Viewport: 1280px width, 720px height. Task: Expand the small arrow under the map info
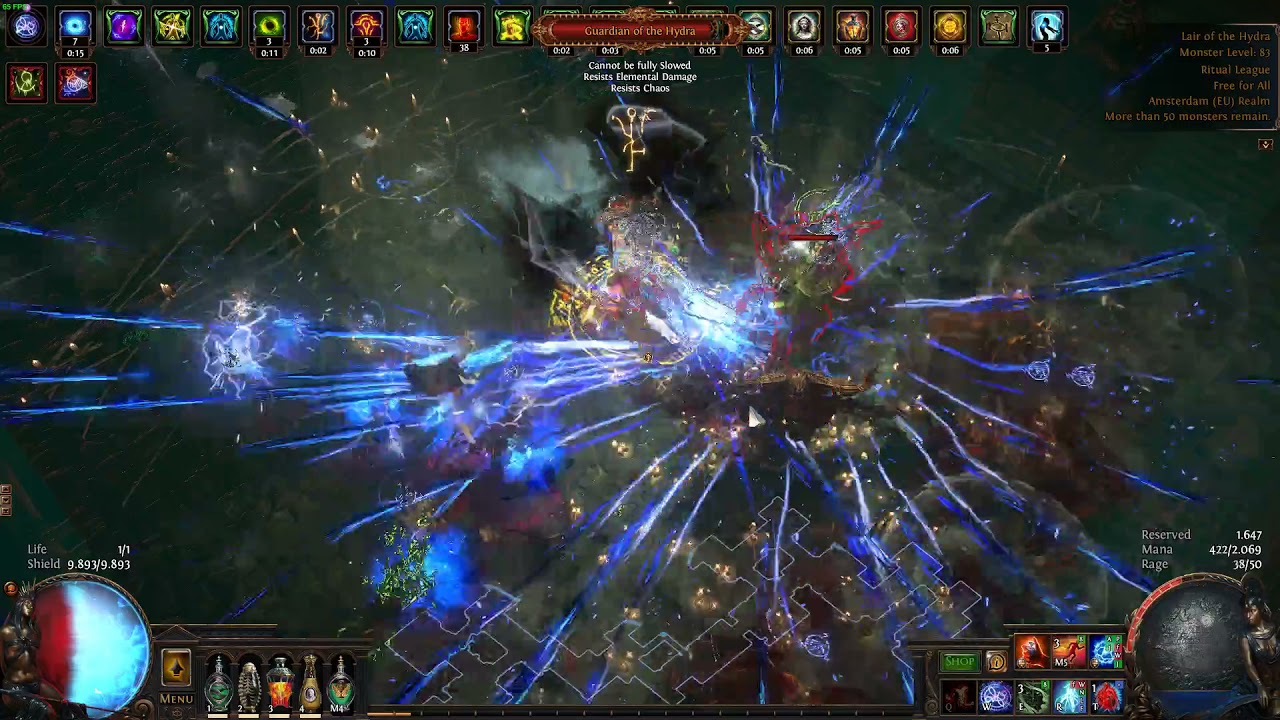pos(1265,144)
